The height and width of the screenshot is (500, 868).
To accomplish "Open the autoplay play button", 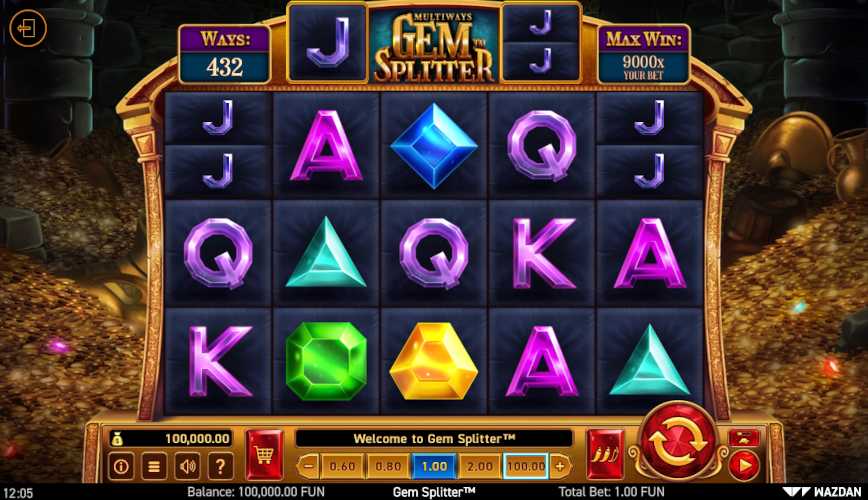I will (x=743, y=464).
